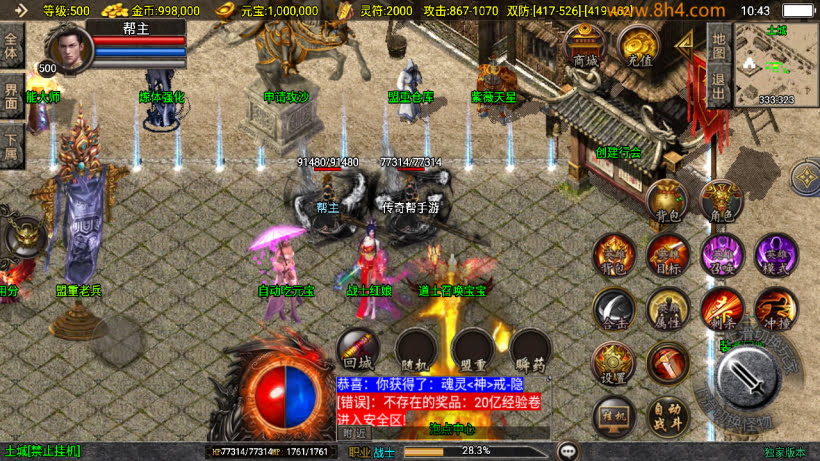Click the player portrait avatar
The height and width of the screenshot is (461, 820).
coord(68,48)
